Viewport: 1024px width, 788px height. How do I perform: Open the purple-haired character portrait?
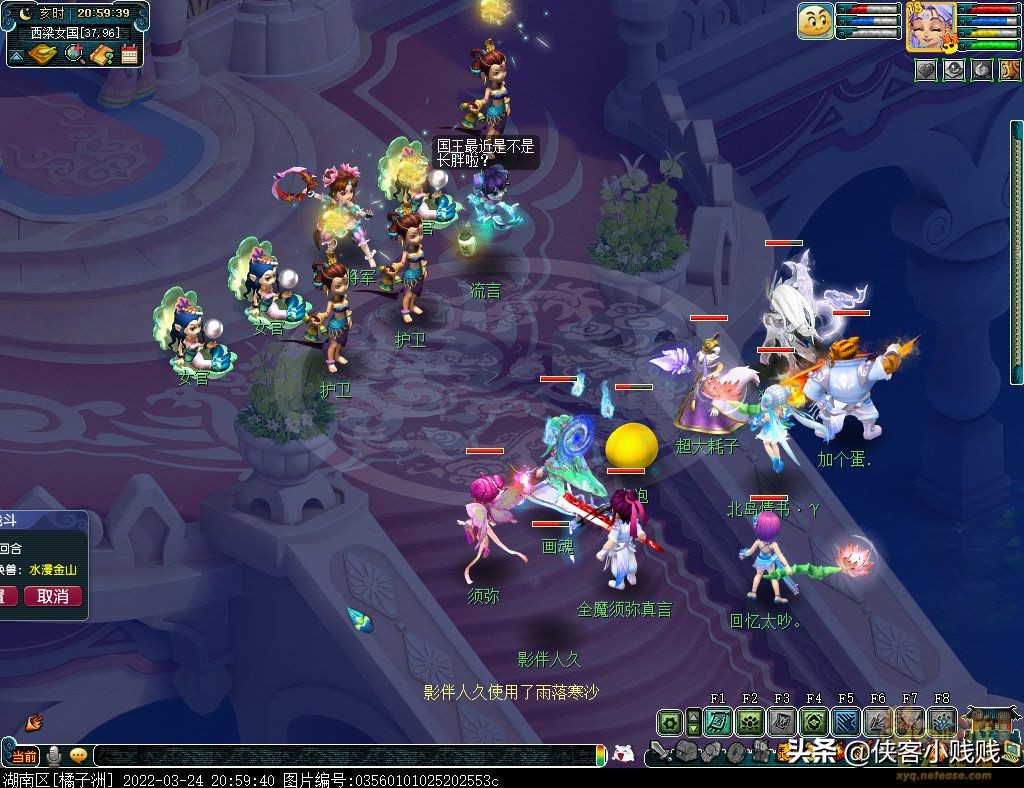tap(929, 27)
